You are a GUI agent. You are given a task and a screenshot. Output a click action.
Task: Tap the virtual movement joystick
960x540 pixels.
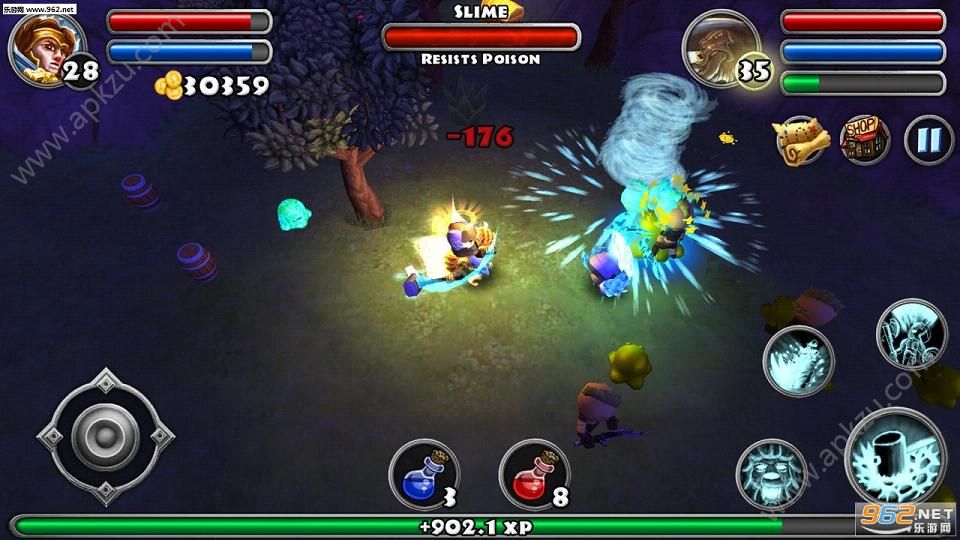(105, 435)
